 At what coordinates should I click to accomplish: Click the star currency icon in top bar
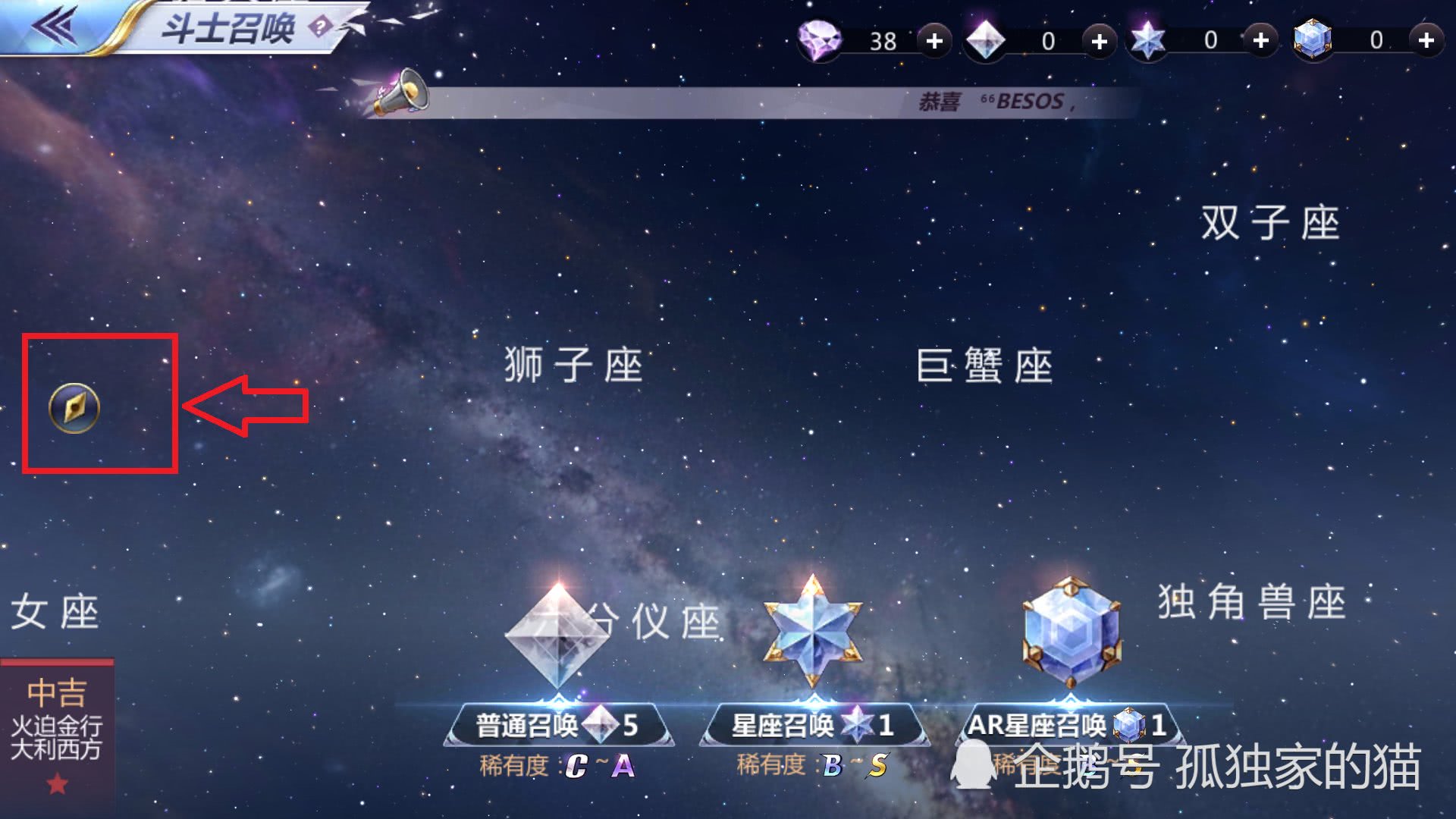click(1147, 39)
